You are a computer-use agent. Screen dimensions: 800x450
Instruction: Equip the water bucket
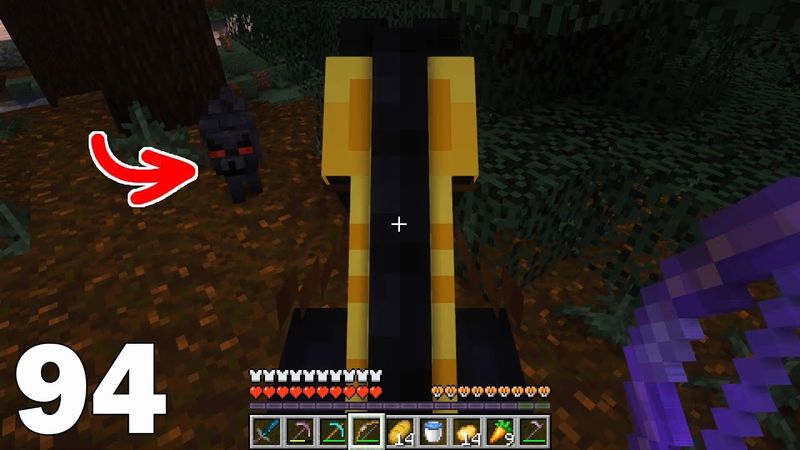[433, 431]
